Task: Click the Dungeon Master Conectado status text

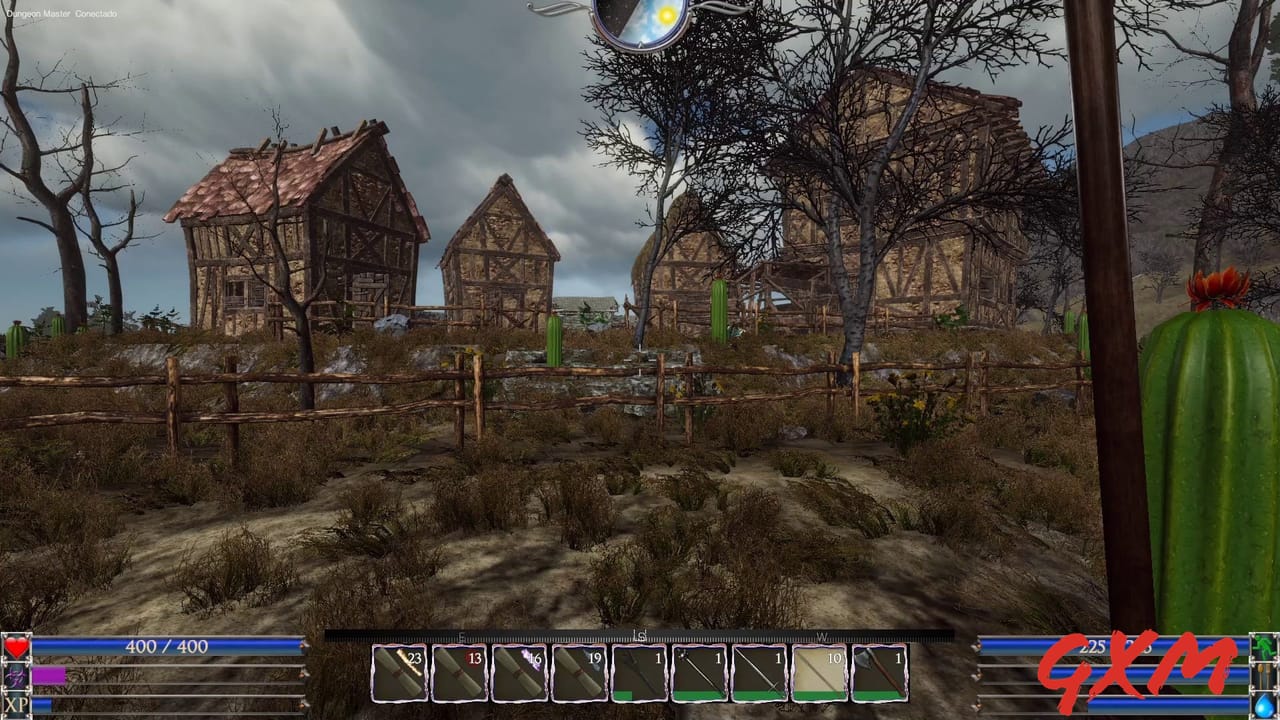Action: (62, 15)
